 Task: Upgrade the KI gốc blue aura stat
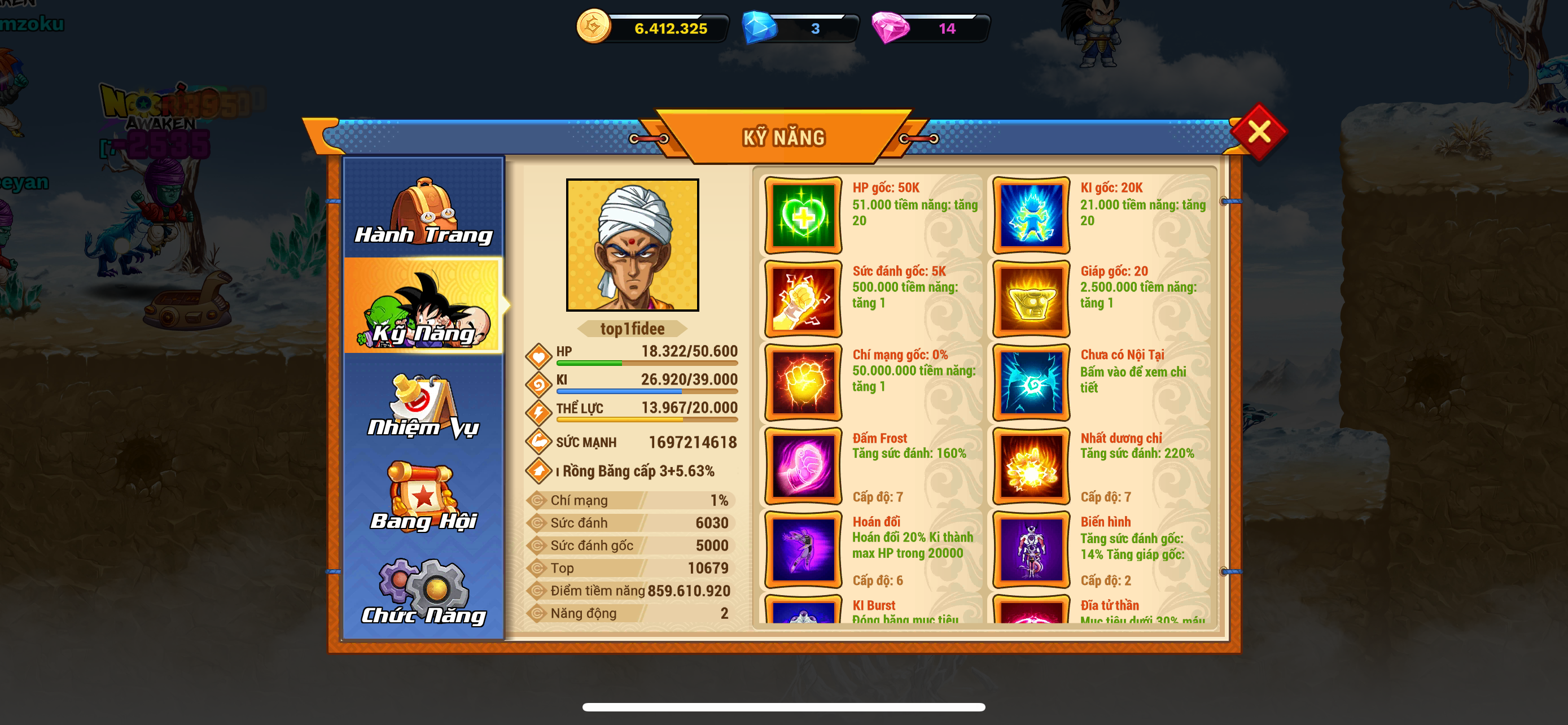click(x=1031, y=216)
